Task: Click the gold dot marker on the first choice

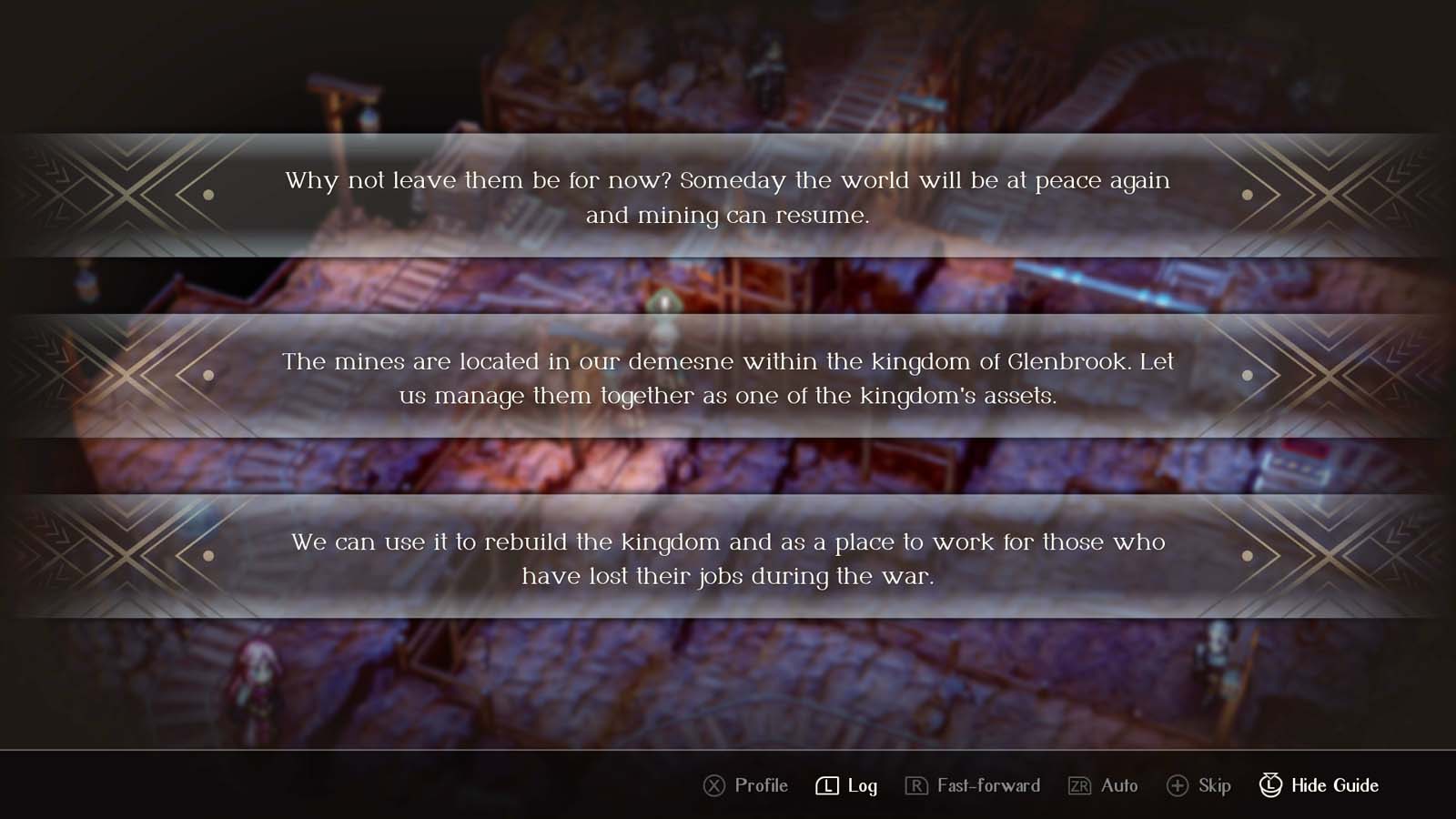Action: pyautogui.click(x=207, y=195)
